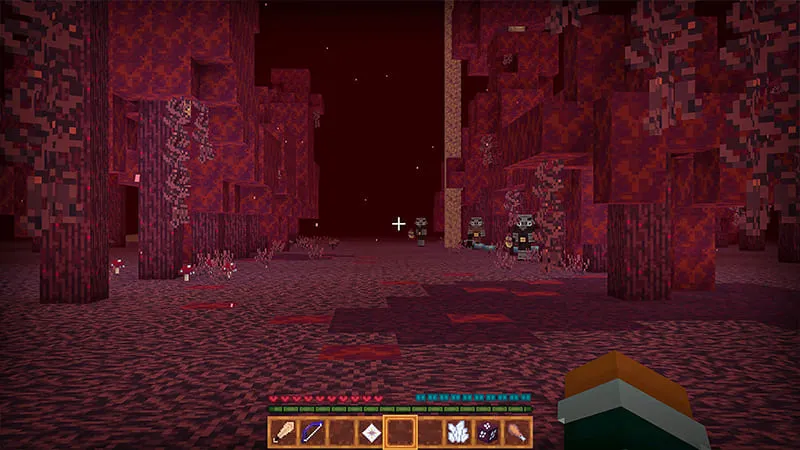Choose the white diamond-shaped item slot

pyautogui.click(x=371, y=433)
